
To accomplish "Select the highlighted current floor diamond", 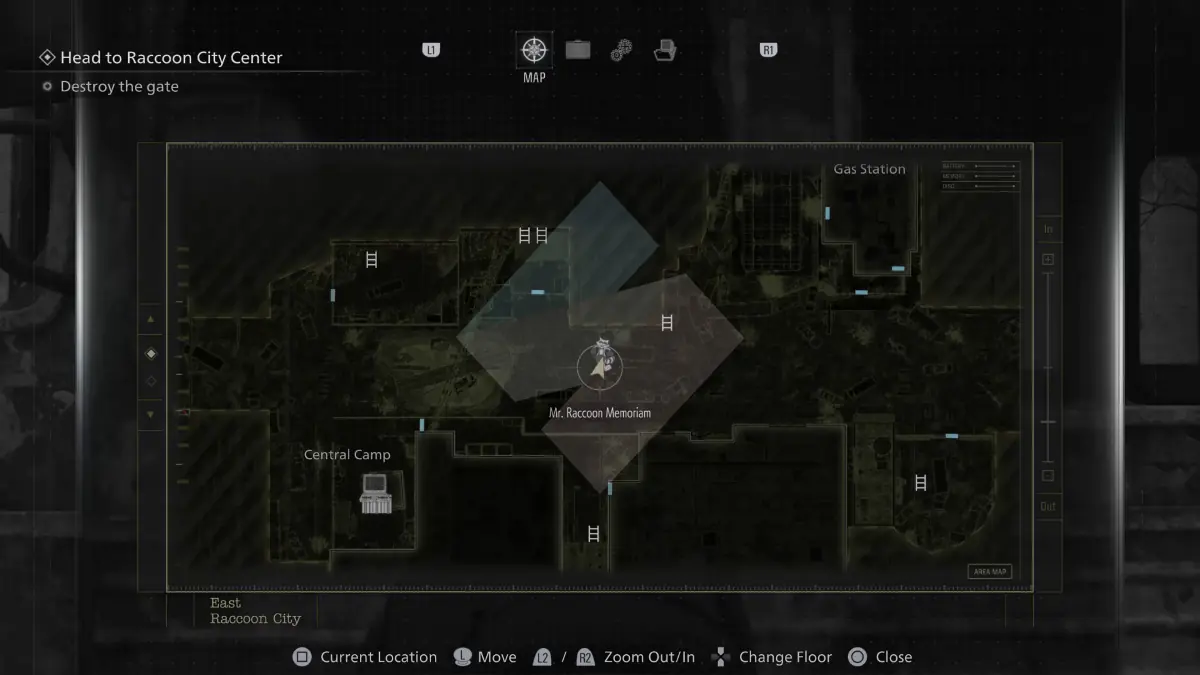I will pos(151,353).
